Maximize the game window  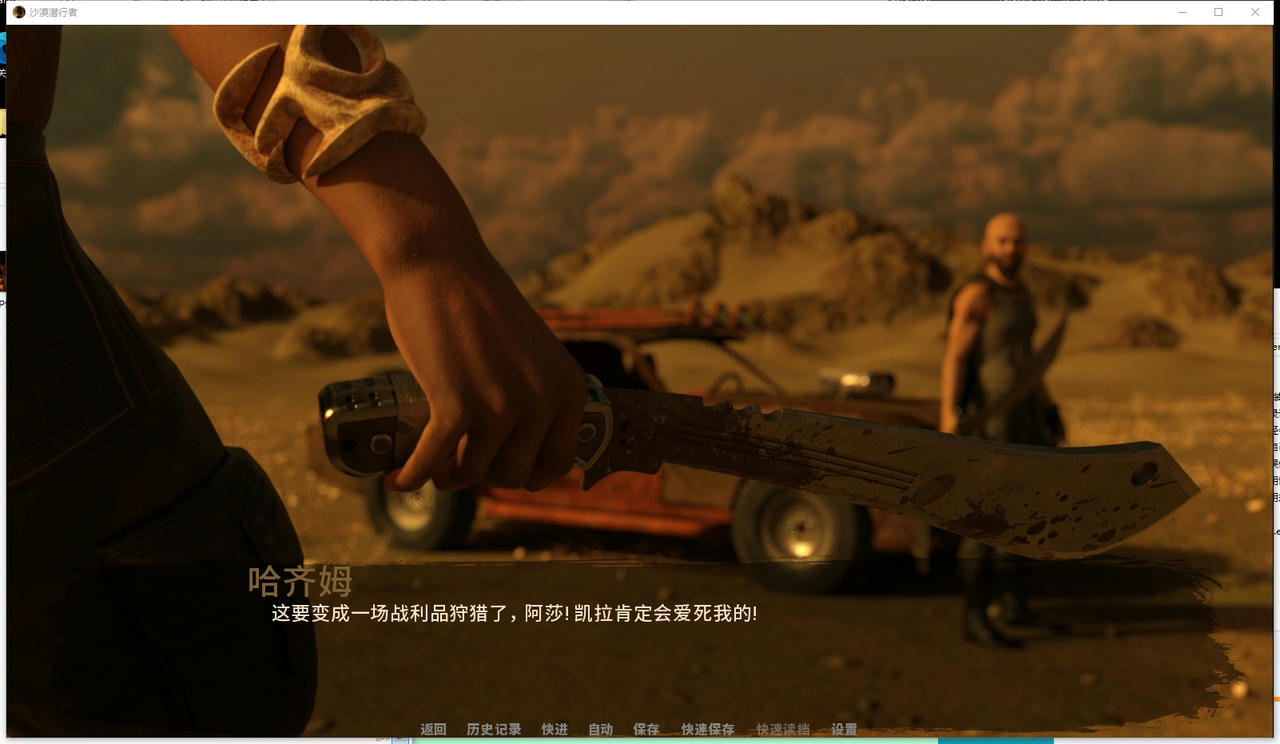(1217, 11)
